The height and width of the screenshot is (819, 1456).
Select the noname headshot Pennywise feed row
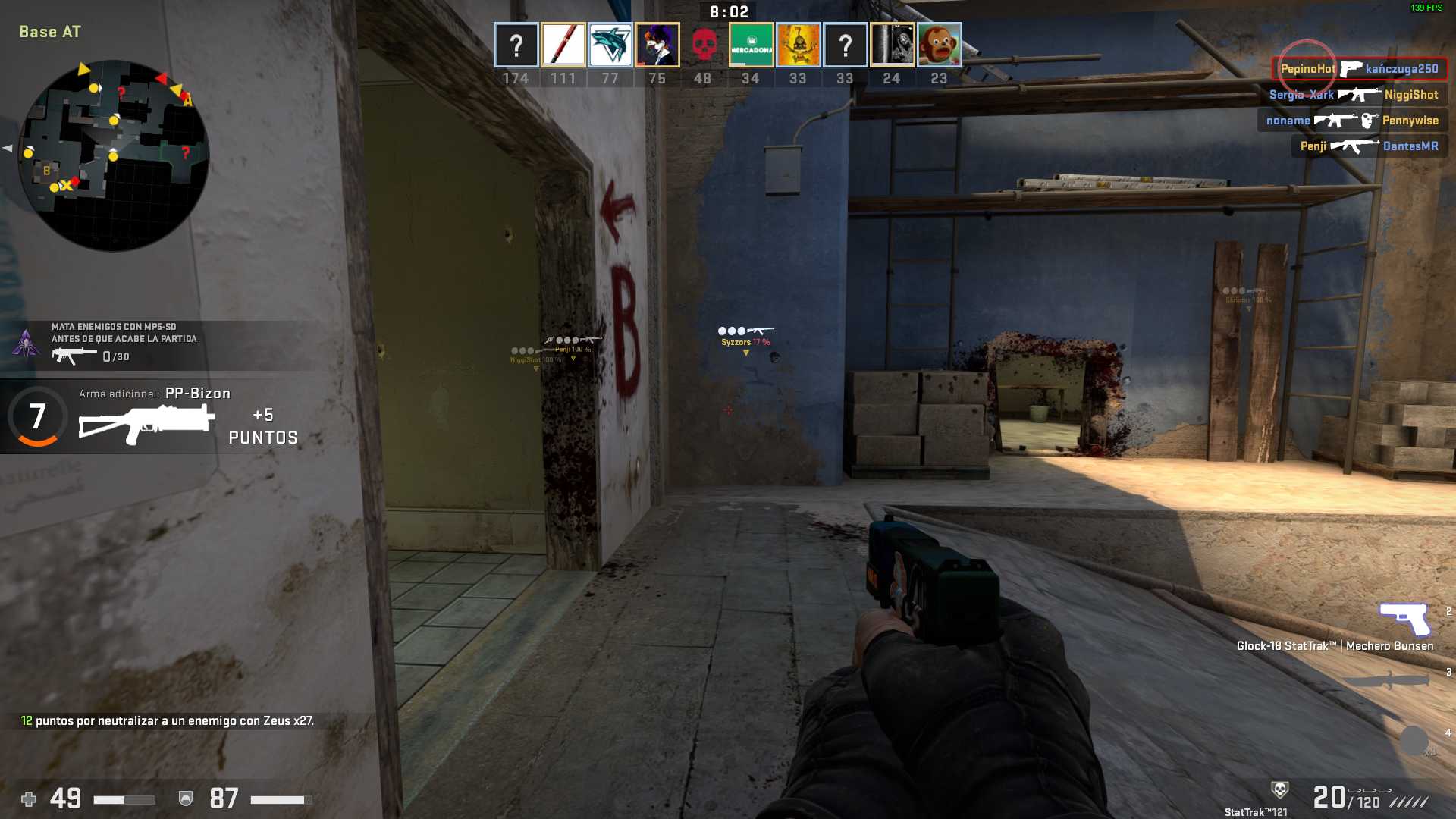click(1352, 121)
